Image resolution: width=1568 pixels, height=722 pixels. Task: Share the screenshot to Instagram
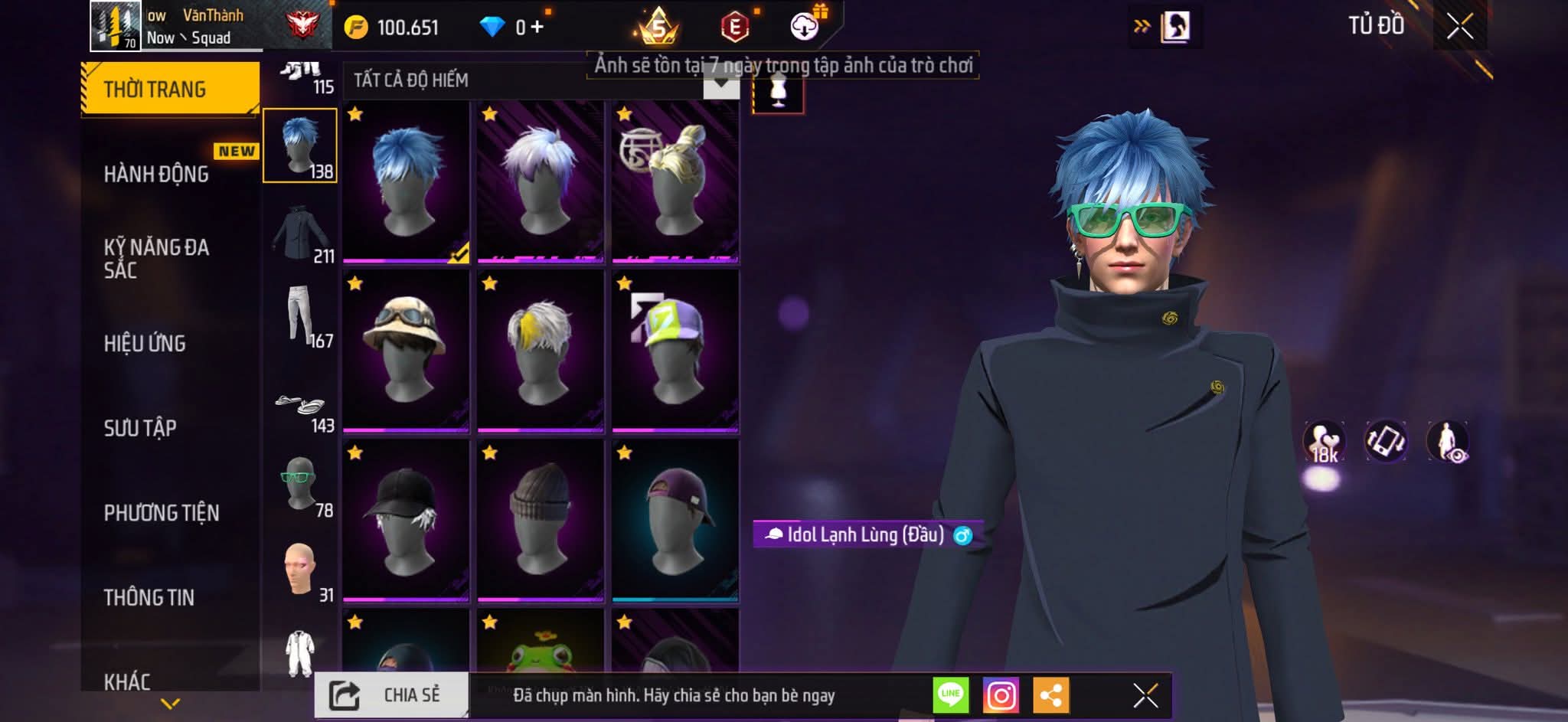pos(1001,695)
